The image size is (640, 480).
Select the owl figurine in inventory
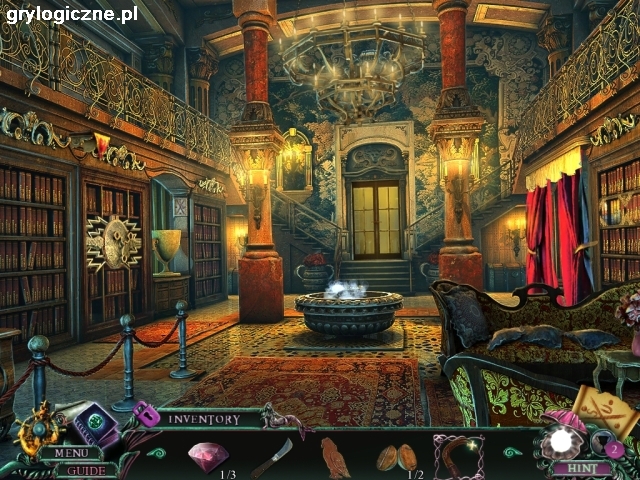click(x=334, y=457)
